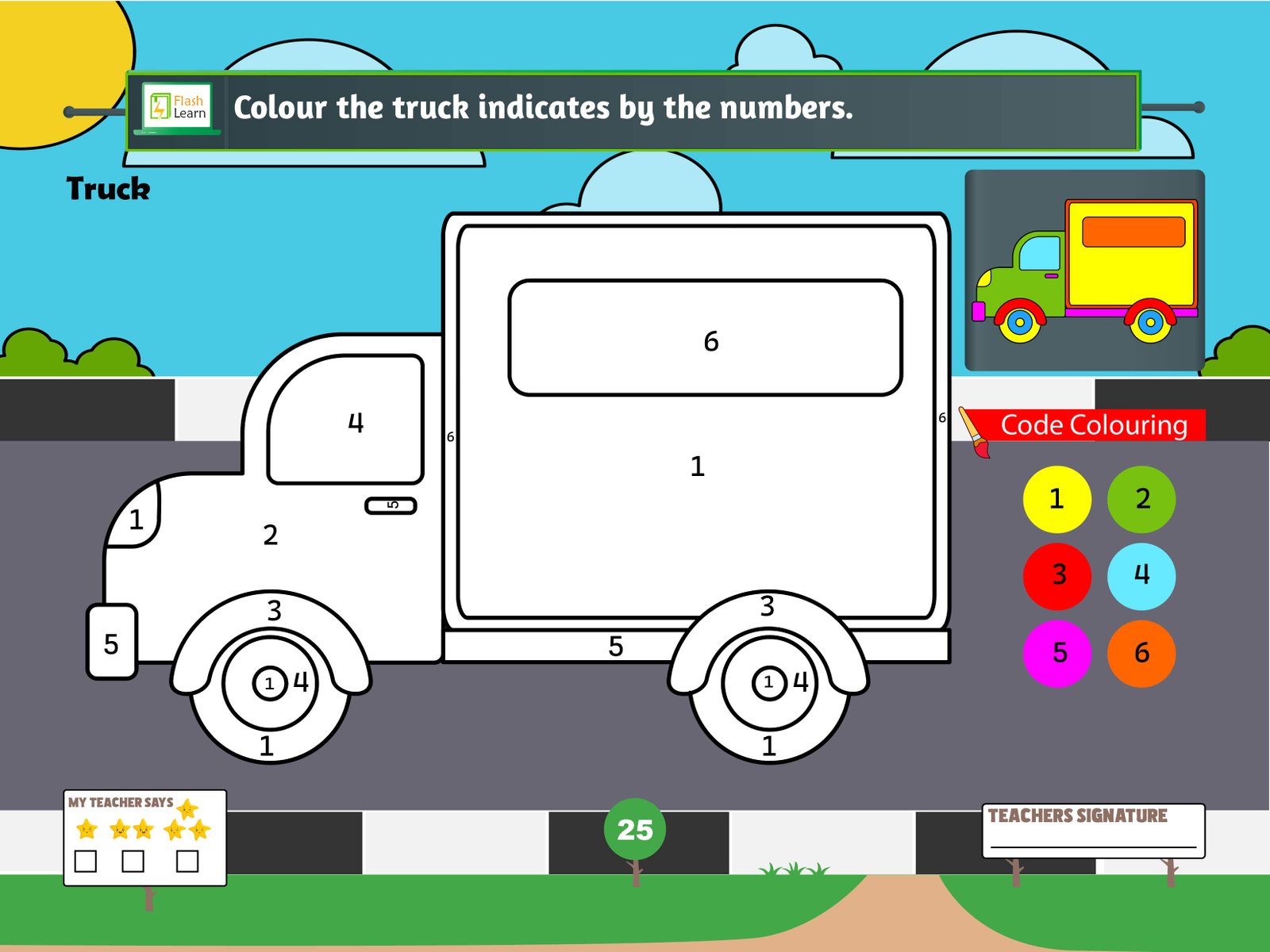Fill the rectangular panel labelled 6
The width and height of the screenshot is (1270, 952).
705,338
